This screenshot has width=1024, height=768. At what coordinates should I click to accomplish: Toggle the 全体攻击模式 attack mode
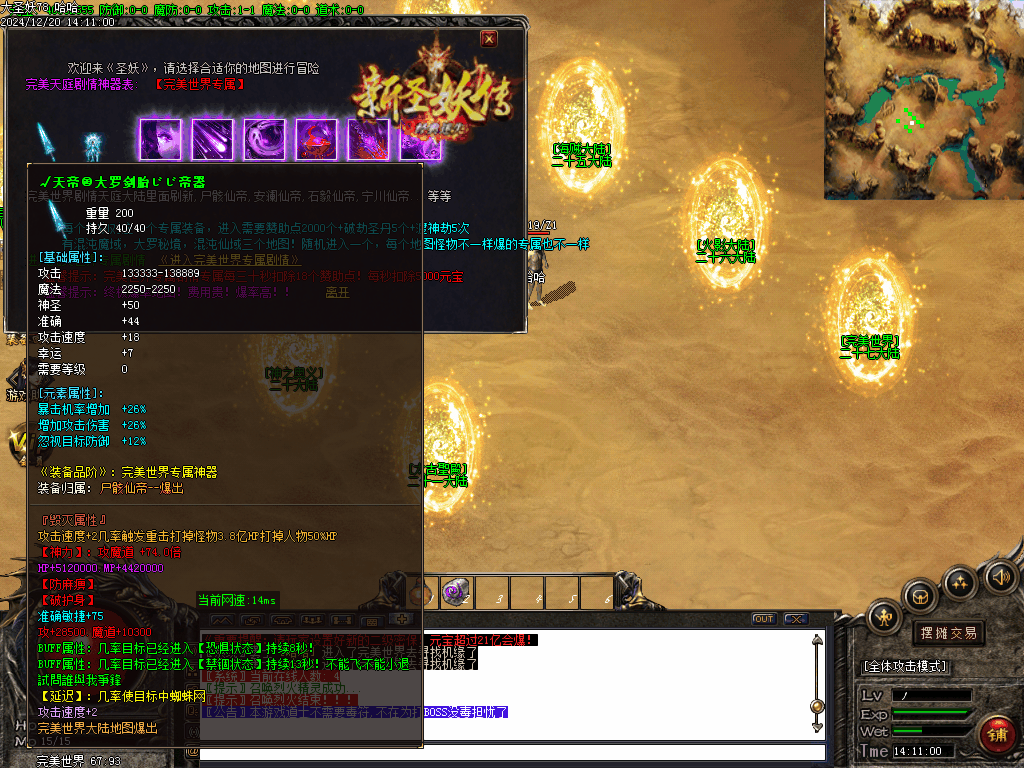(x=906, y=666)
